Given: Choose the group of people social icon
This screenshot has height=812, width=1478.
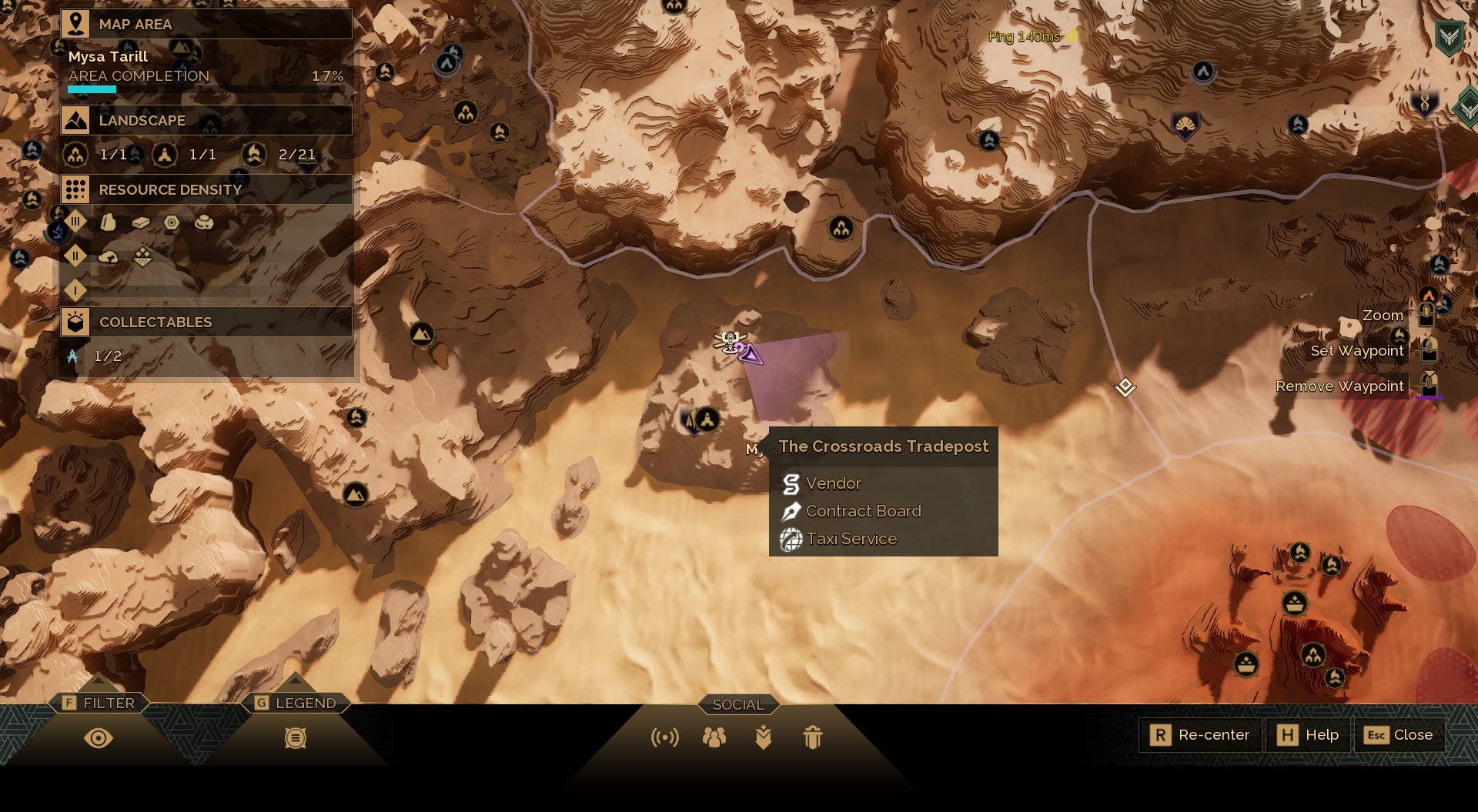Looking at the screenshot, I should tap(714, 738).
